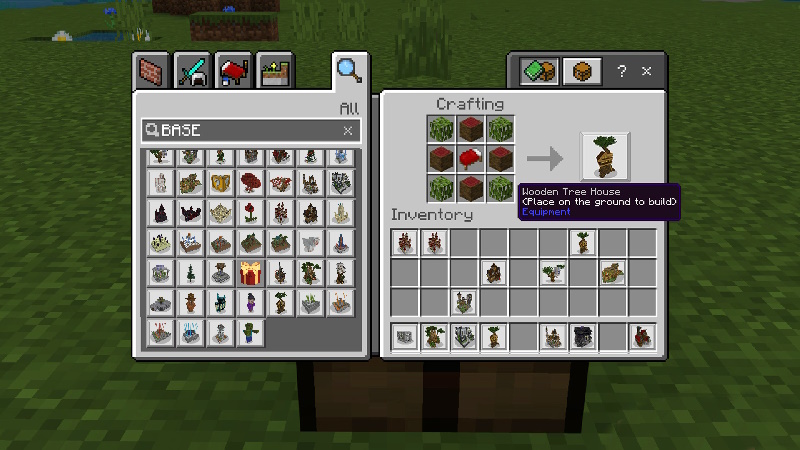Close the crafting screen
The width and height of the screenshot is (800, 450).
pyautogui.click(x=647, y=72)
